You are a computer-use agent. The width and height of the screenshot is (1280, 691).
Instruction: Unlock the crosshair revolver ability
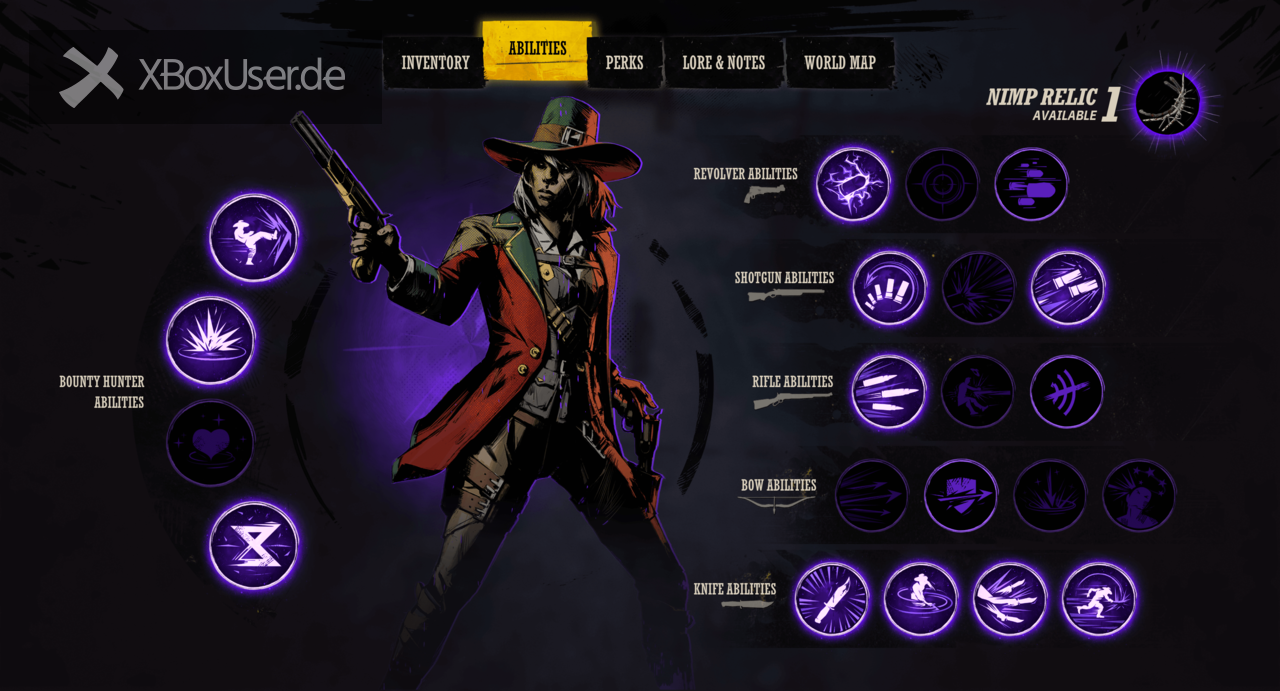(x=942, y=185)
